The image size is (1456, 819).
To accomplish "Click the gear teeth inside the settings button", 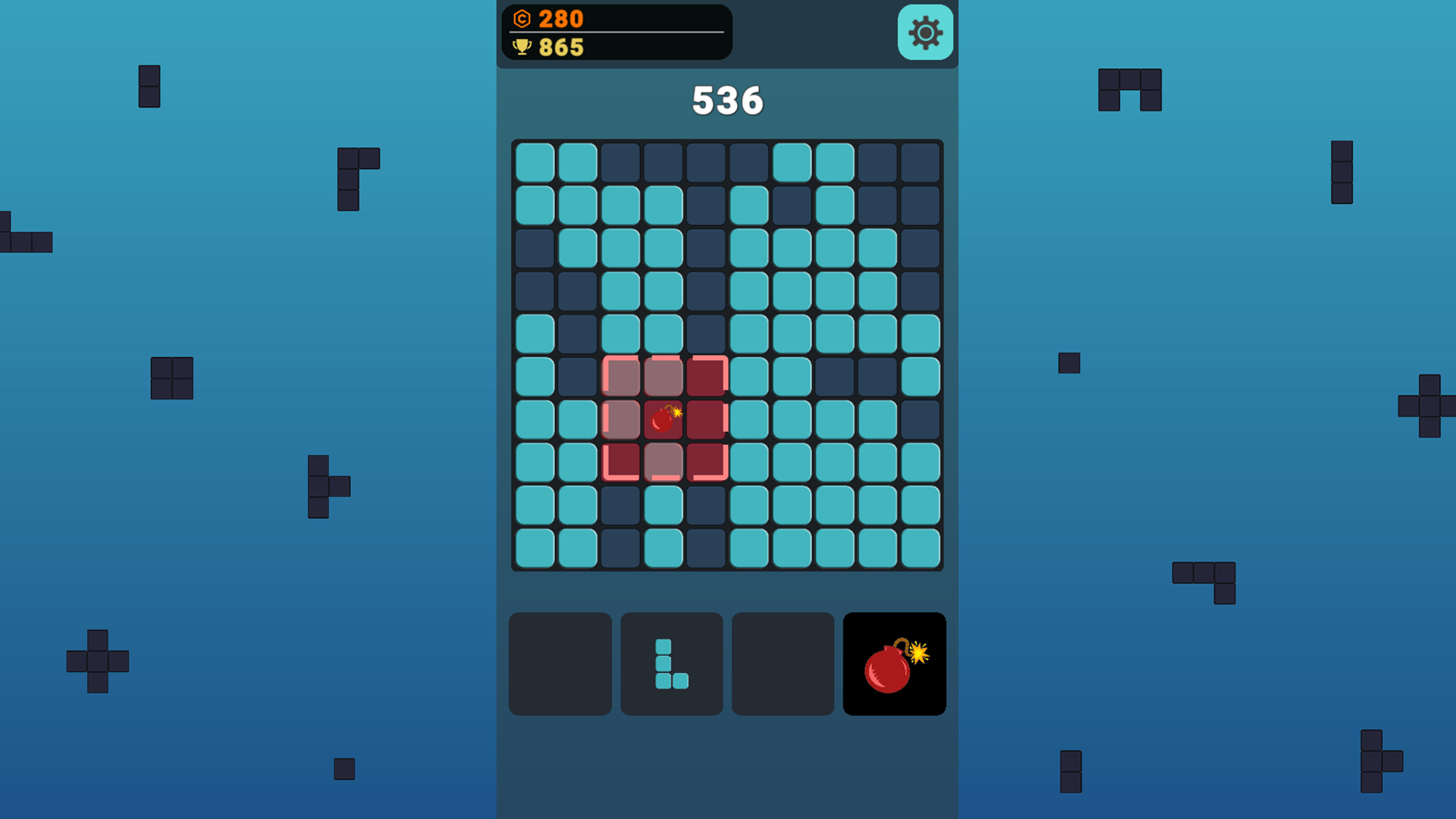I will (x=924, y=33).
